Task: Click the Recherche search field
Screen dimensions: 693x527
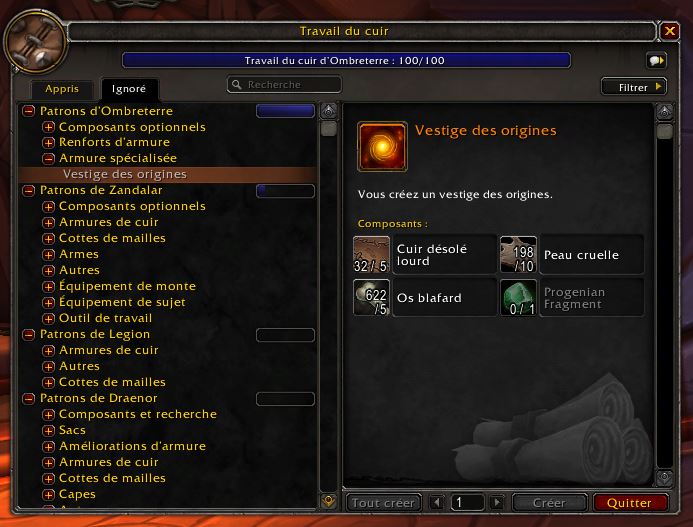Action: click(284, 85)
